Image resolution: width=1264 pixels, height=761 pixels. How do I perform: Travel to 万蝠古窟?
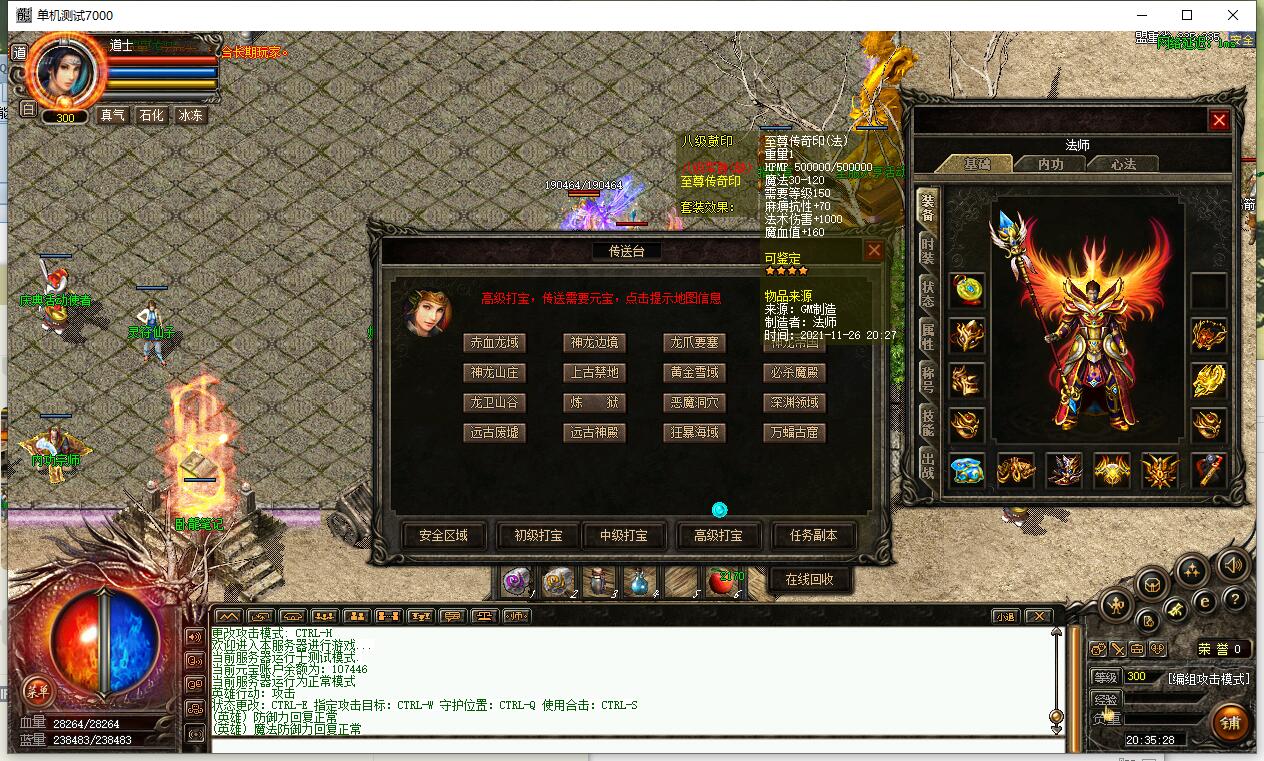point(794,432)
